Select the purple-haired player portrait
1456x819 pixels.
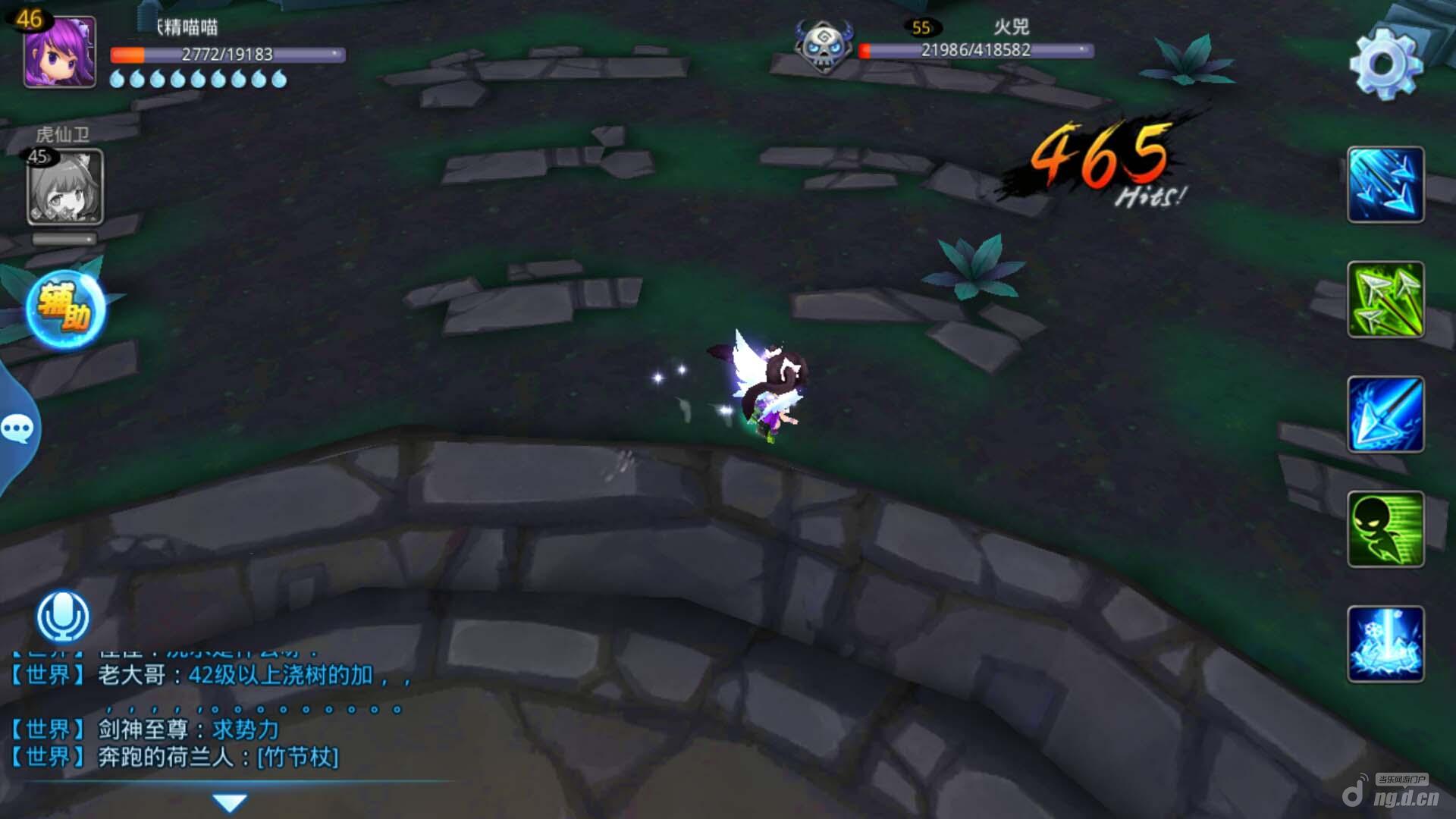point(59,52)
